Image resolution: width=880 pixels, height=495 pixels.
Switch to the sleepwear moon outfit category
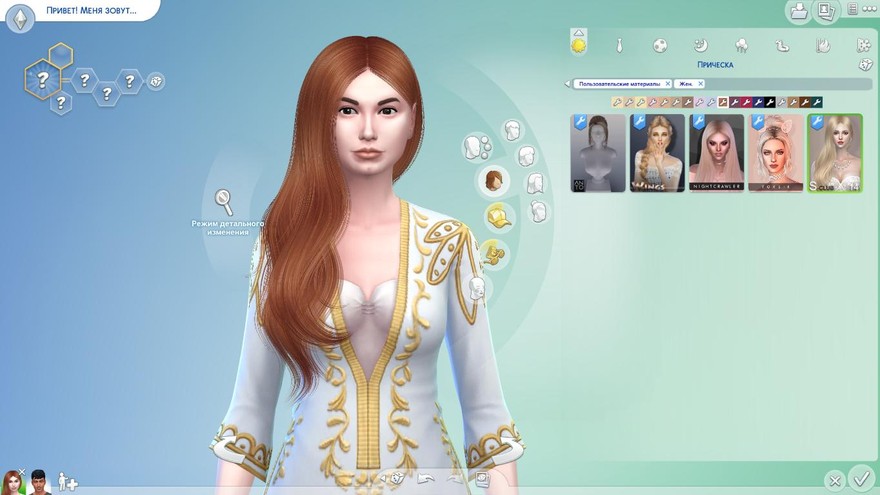(702, 45)
